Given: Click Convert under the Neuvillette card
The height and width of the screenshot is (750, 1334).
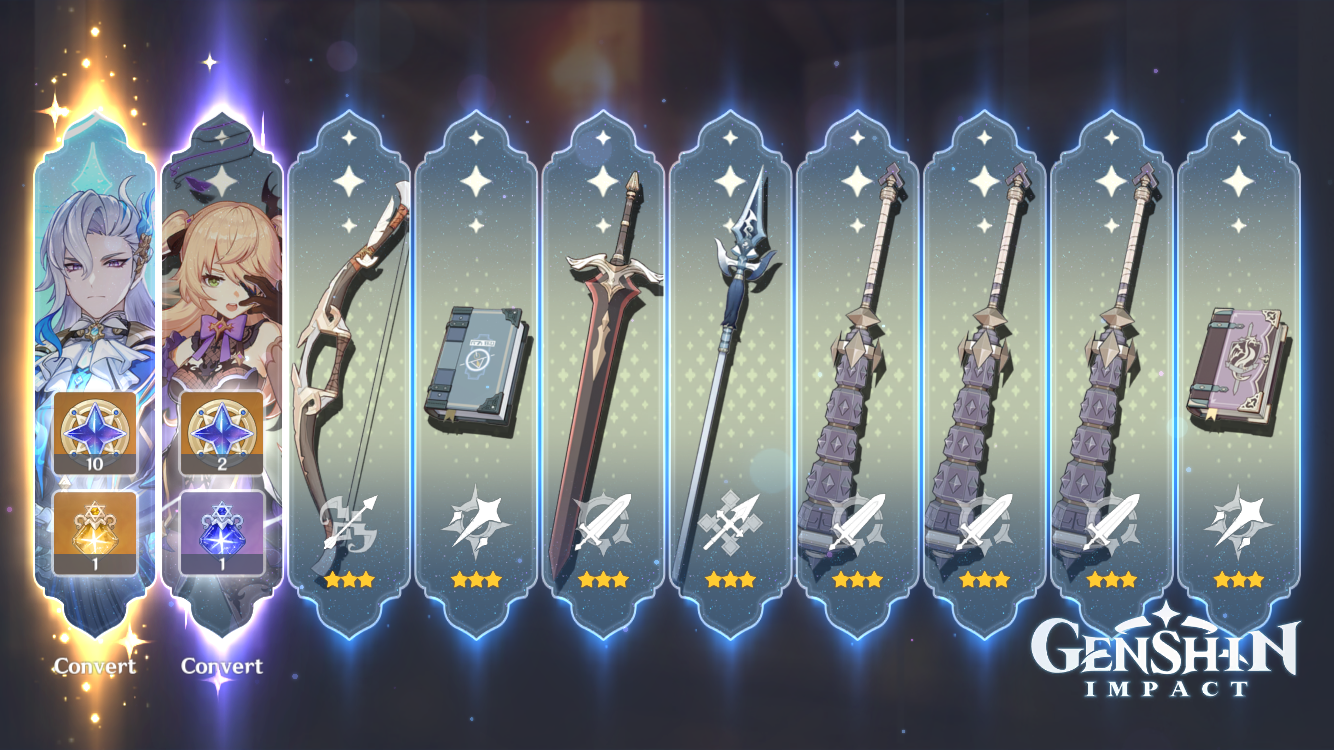Looking at the screenshot, I should pyautogui.click(x=97, y=665).
